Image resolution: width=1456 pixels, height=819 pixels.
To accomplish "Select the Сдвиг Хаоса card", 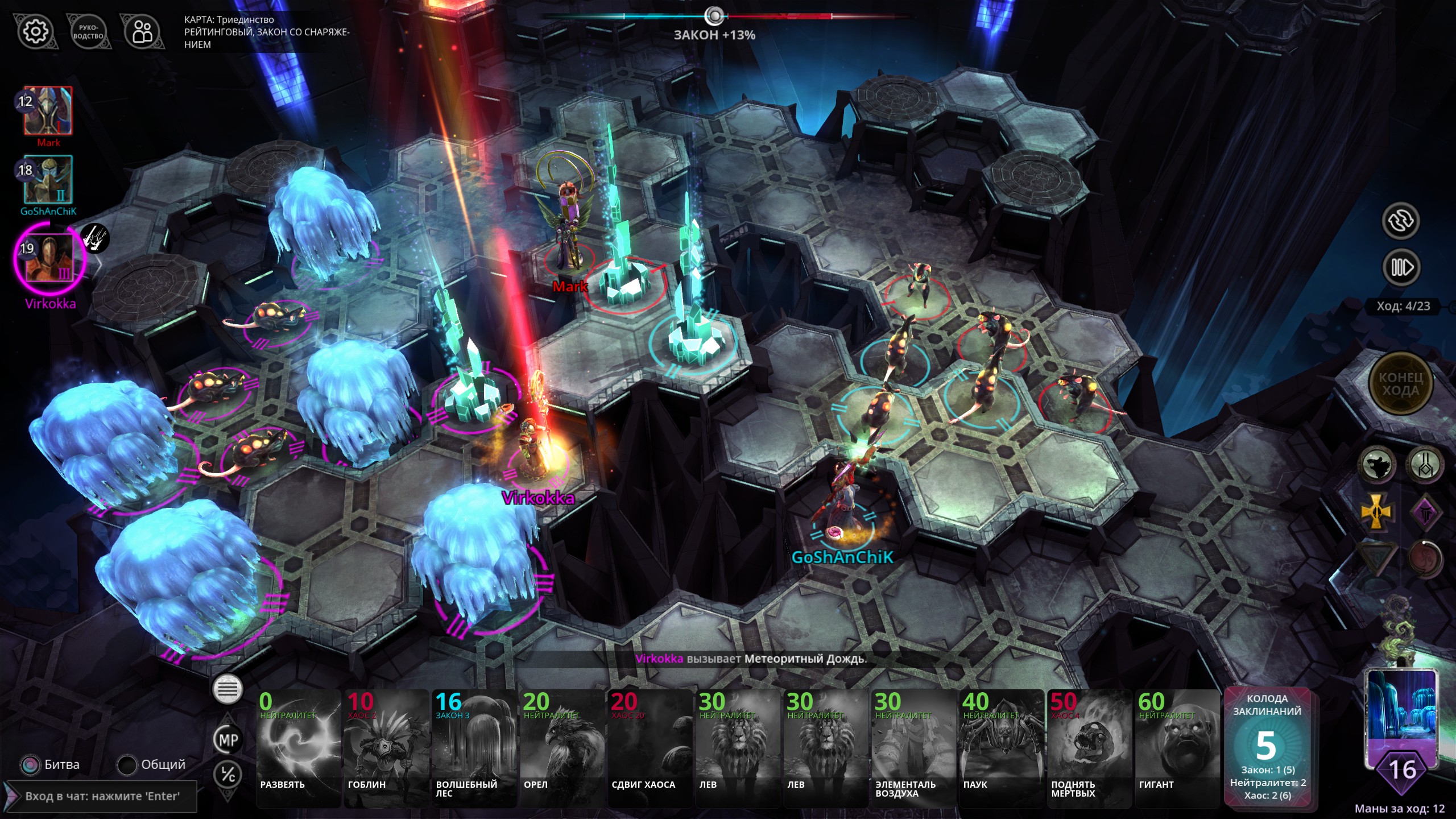I will click(650, 748).
